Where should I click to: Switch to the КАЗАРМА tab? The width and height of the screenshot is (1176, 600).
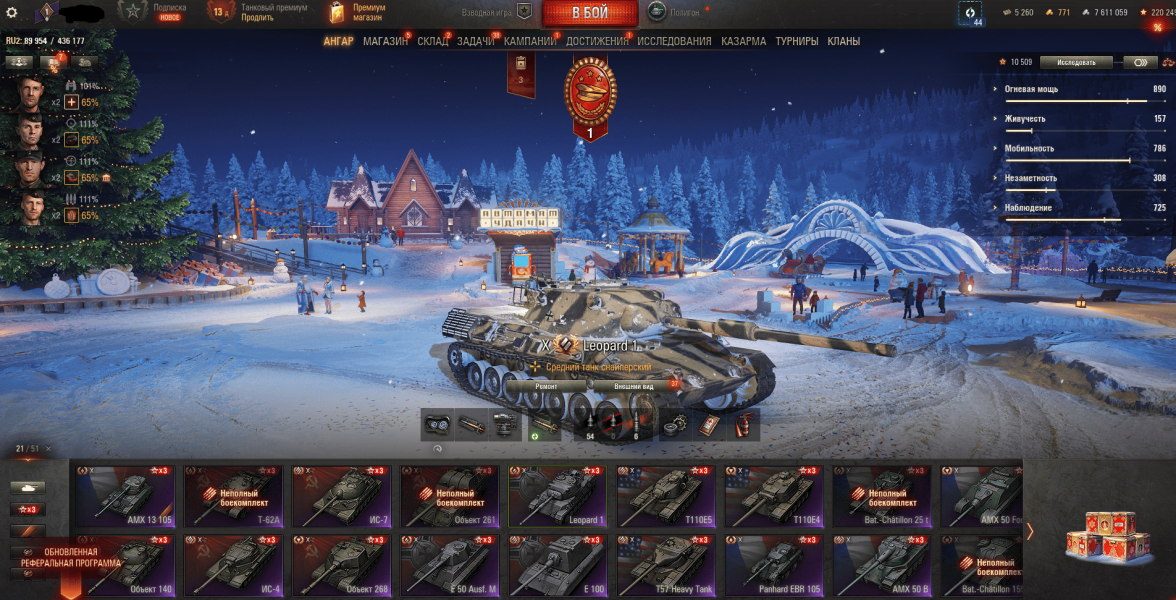point(744,41)
